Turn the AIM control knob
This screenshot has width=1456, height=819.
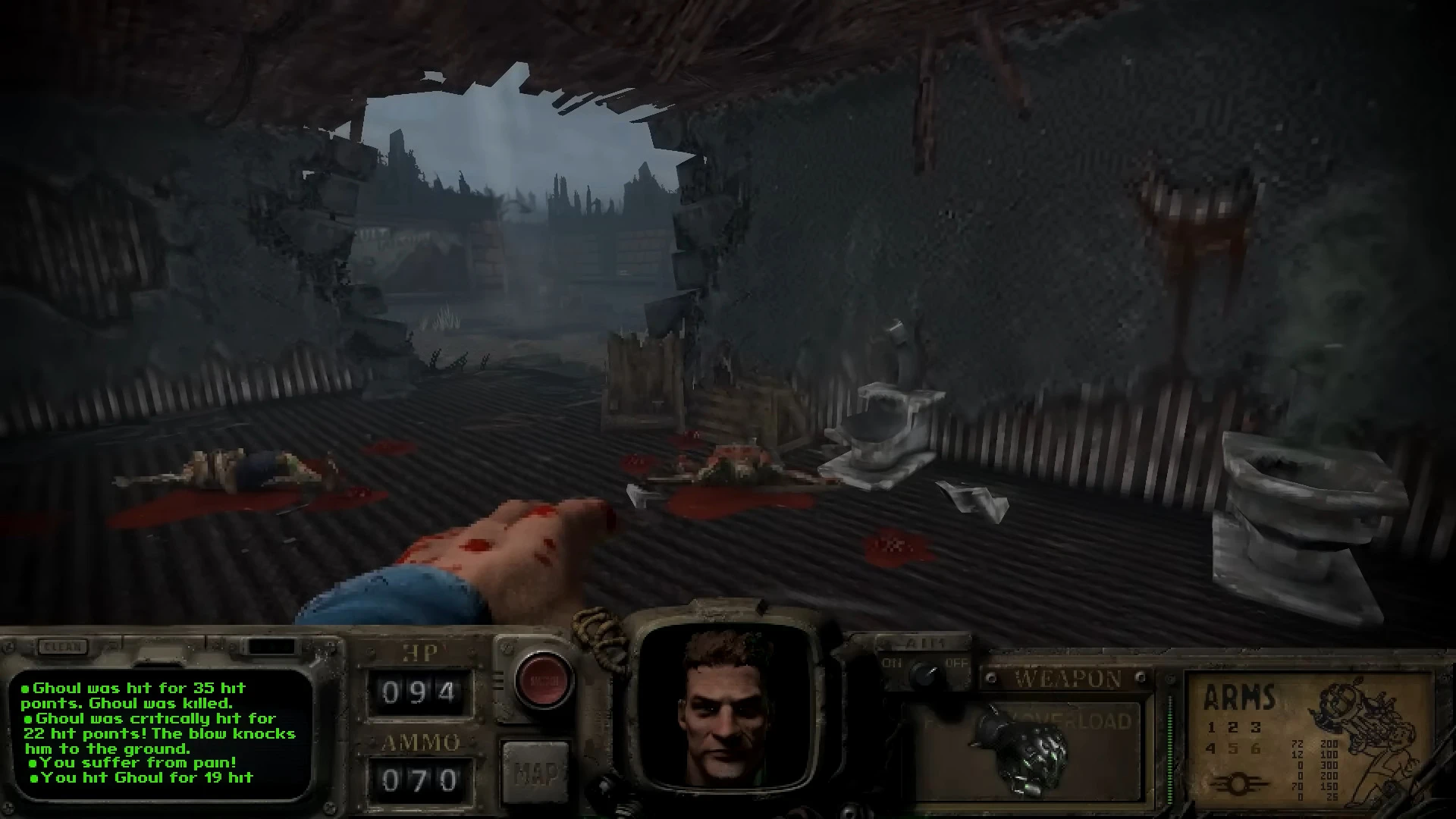pos(926,674)
